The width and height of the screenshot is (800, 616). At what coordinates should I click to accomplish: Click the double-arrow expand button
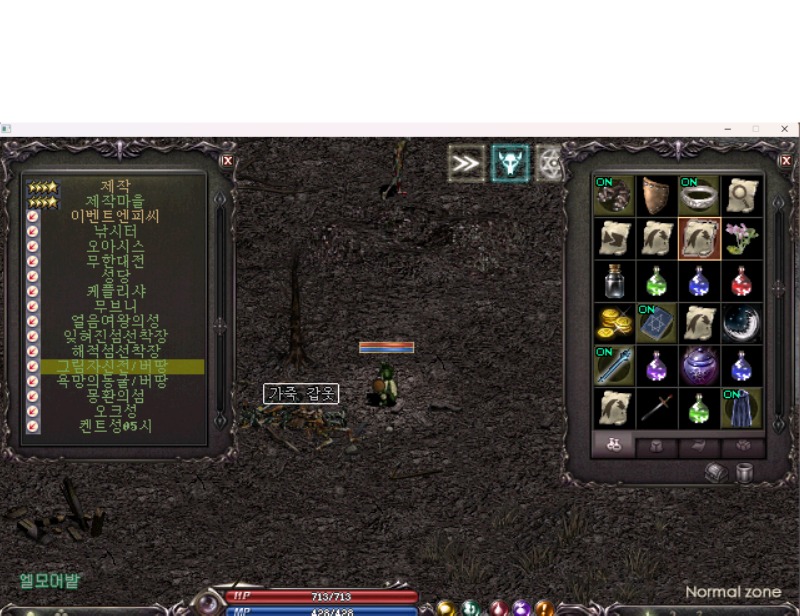(x=466, y=163)
